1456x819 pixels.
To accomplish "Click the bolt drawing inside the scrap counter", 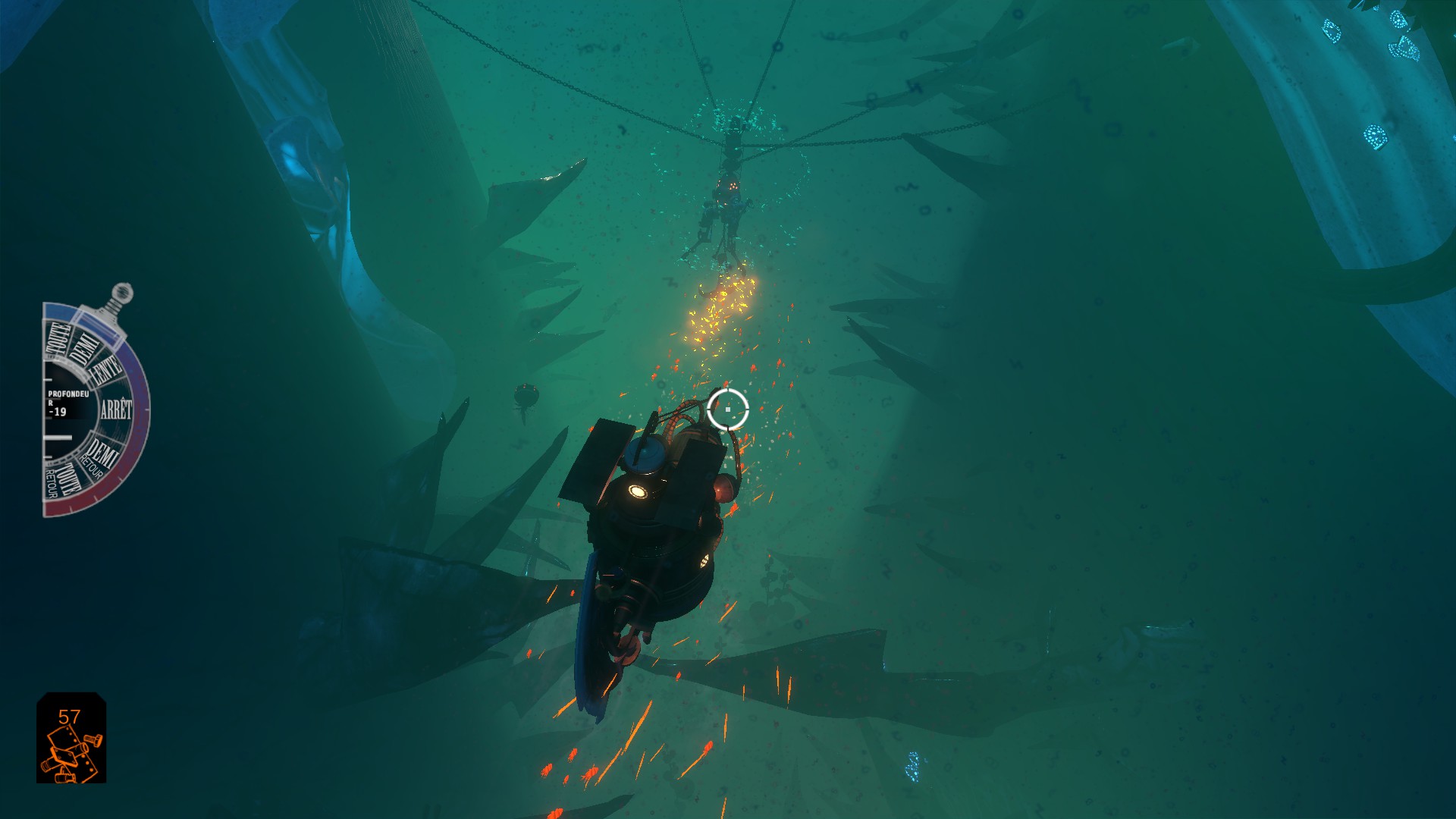I will (x=93, y=739).
